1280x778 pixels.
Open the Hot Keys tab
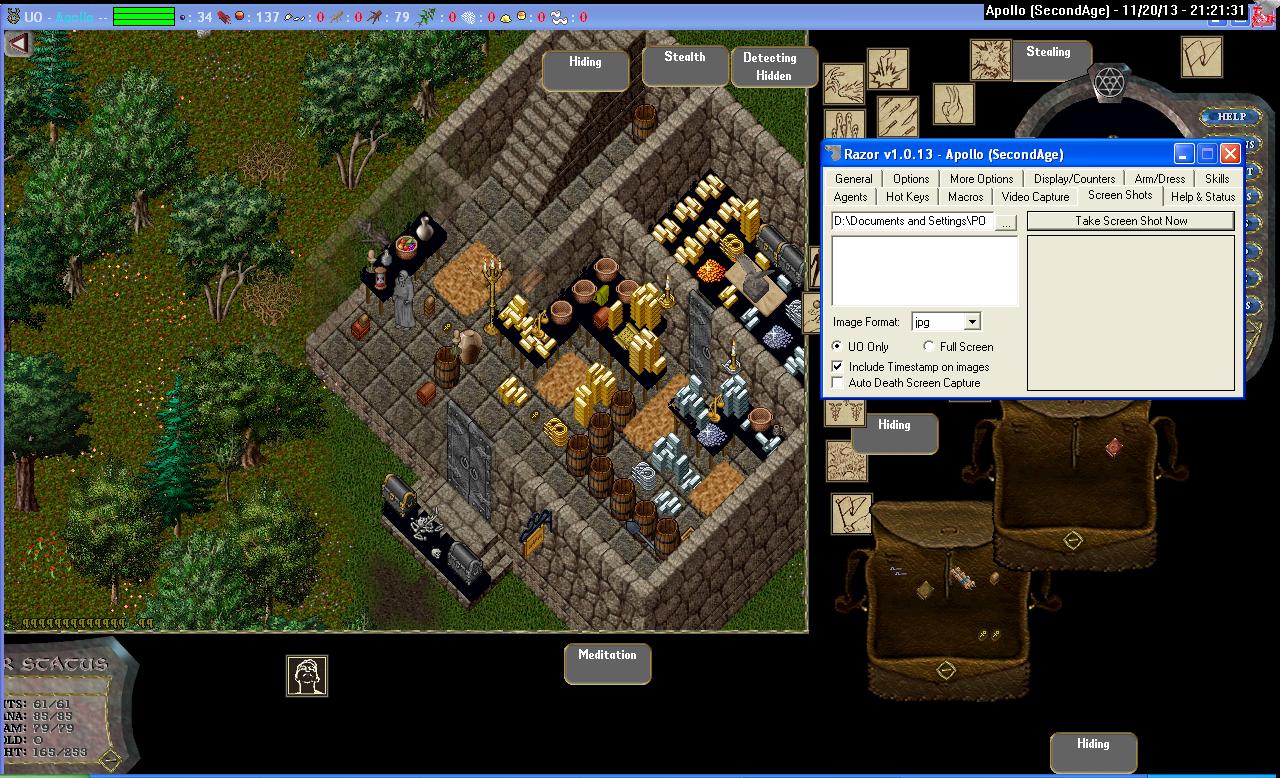click(x=907, y=197)
